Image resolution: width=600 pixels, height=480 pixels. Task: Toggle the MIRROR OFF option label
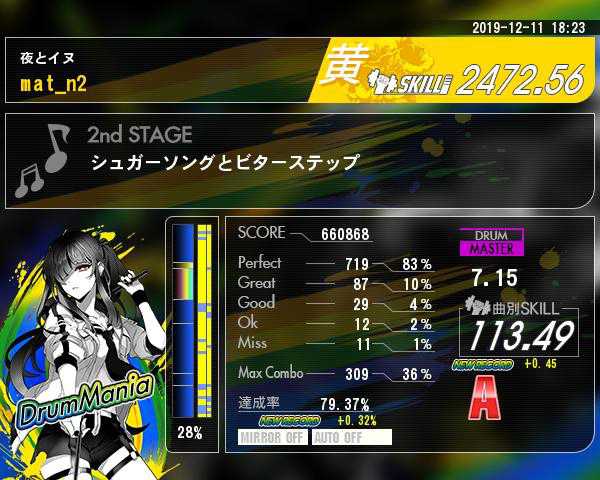273,437
